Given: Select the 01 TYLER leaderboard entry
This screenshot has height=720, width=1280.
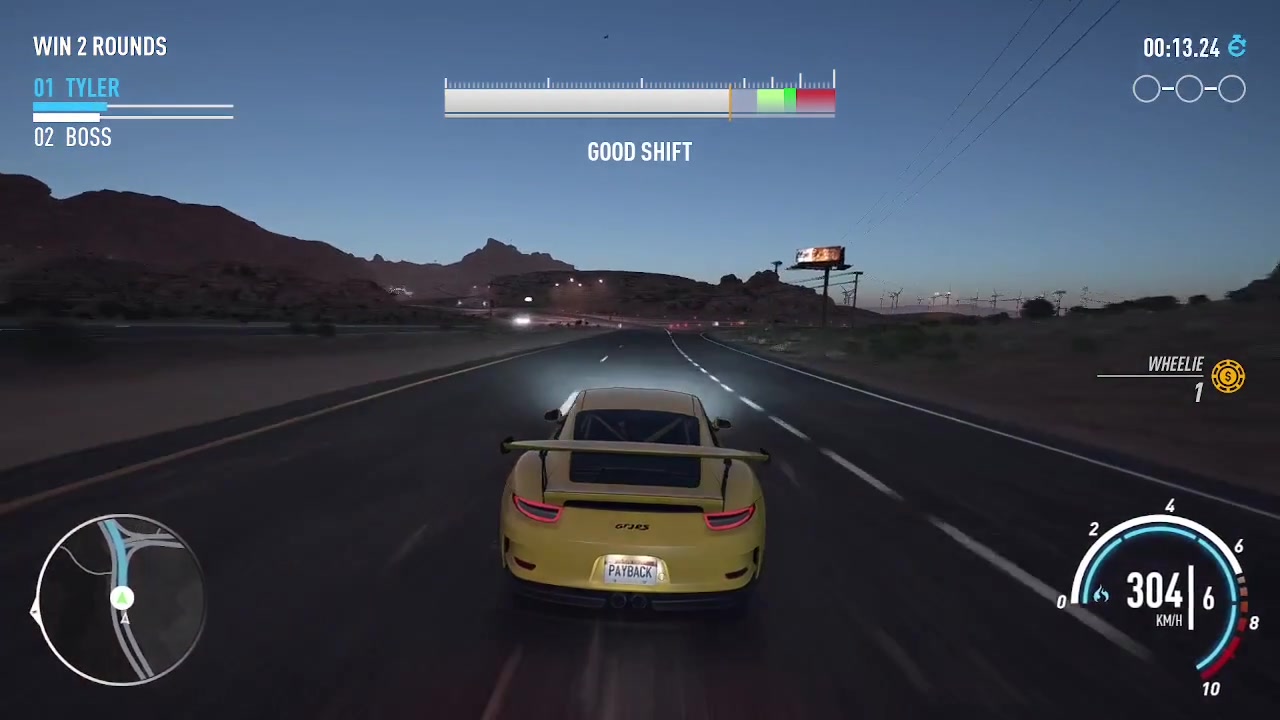Looking at the screenshot, I should point(75,88).
